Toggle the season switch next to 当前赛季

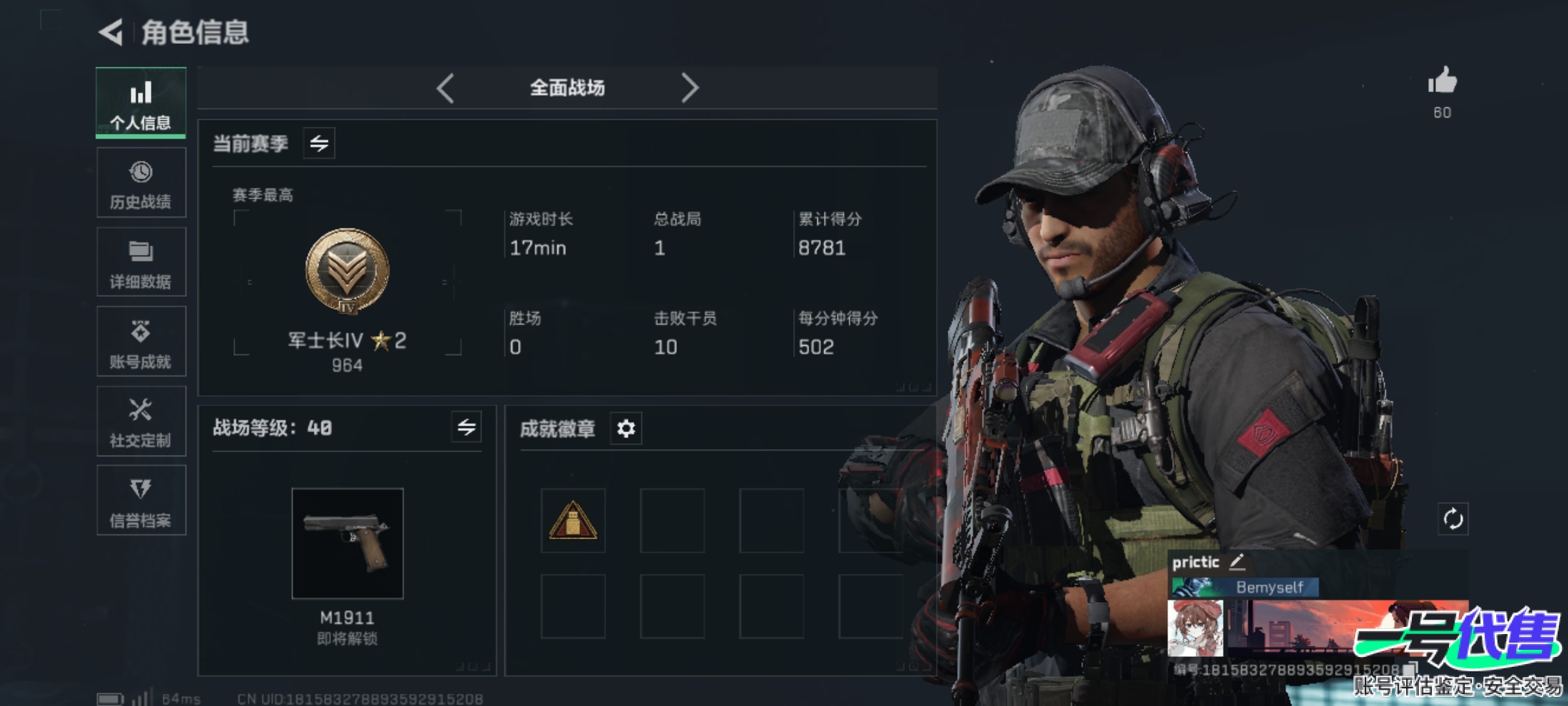(319, 143)
